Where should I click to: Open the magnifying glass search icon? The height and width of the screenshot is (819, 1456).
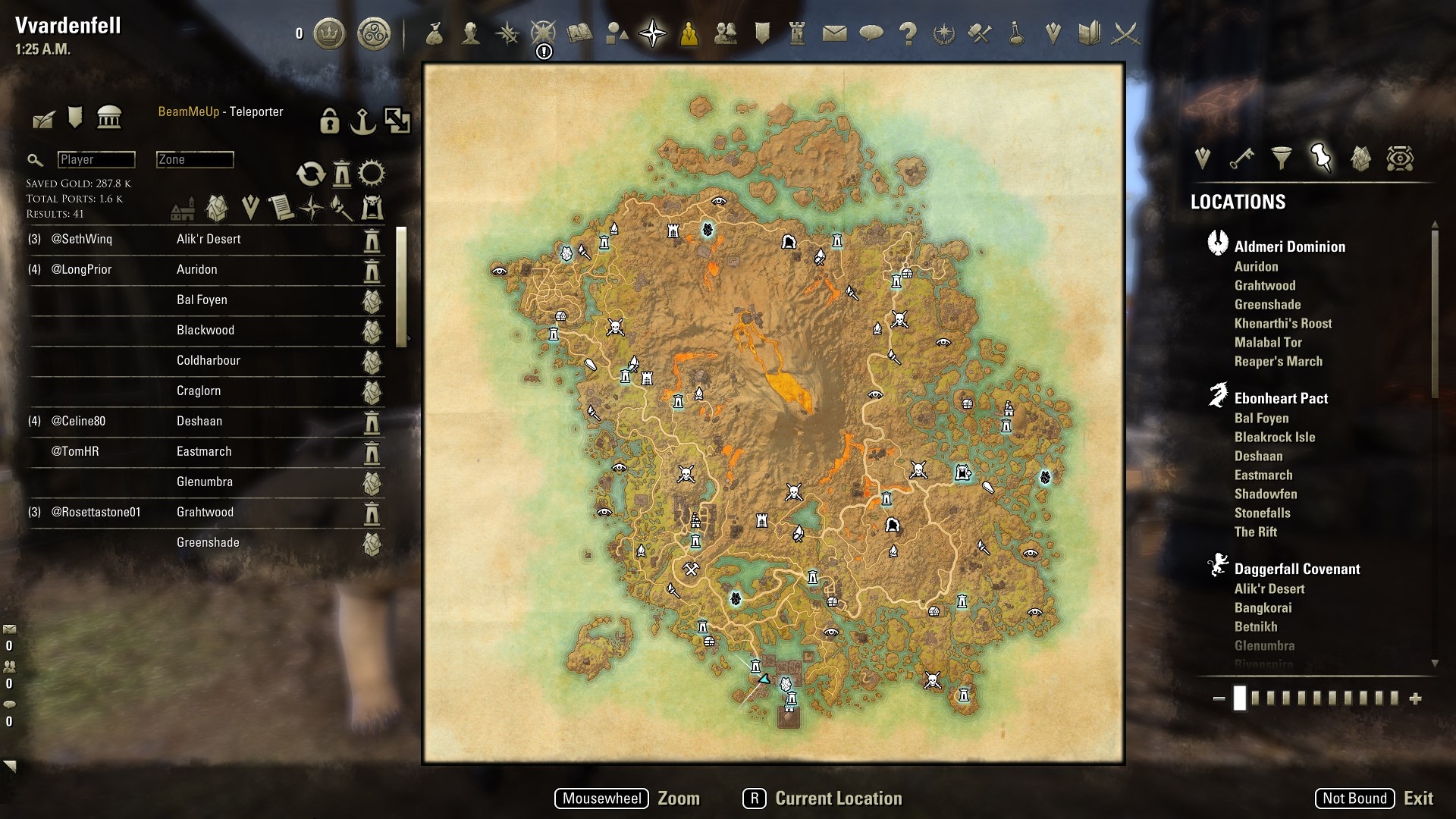coord(35,160)
